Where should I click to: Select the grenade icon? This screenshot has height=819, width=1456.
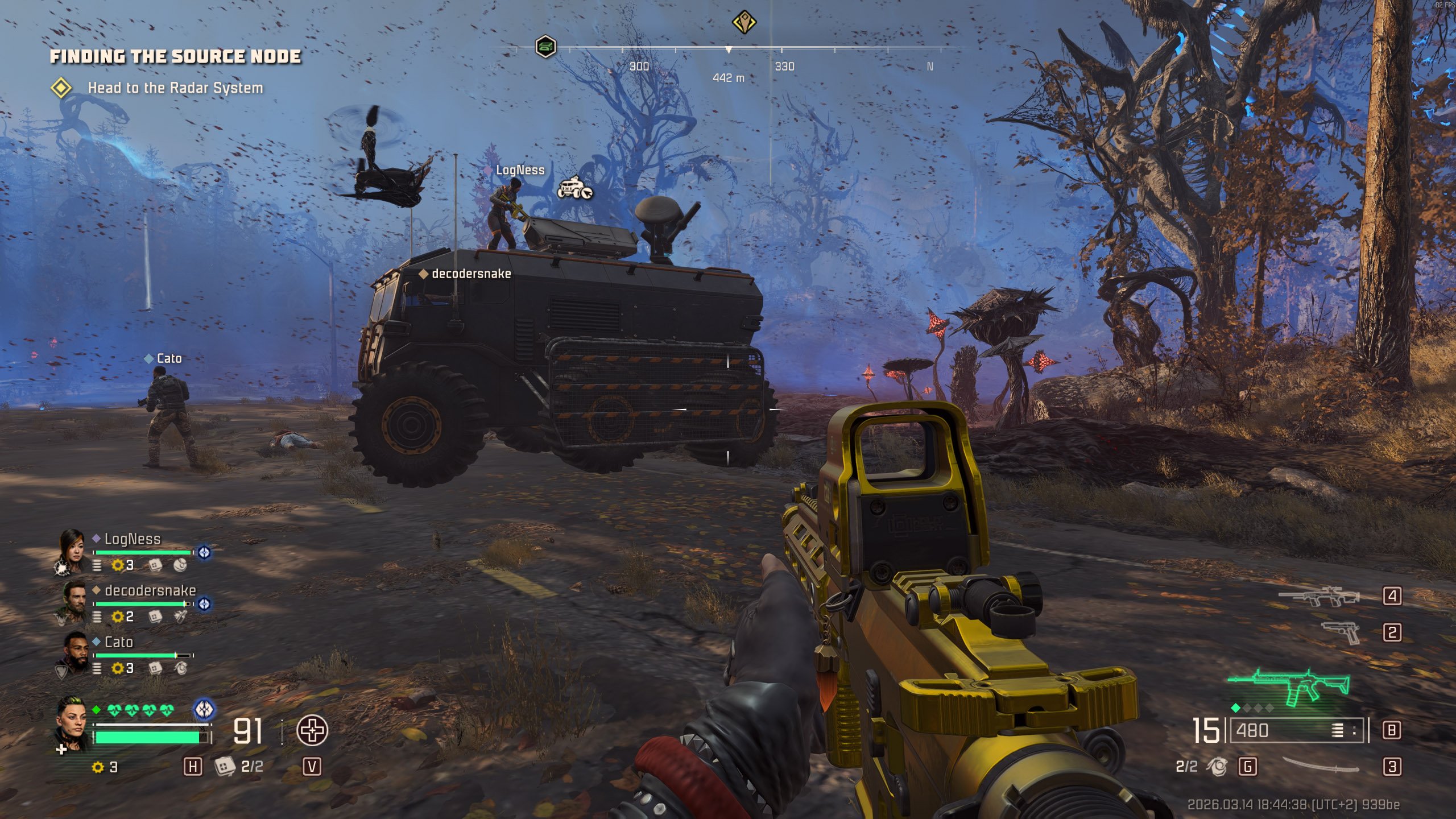[1217, 766]
